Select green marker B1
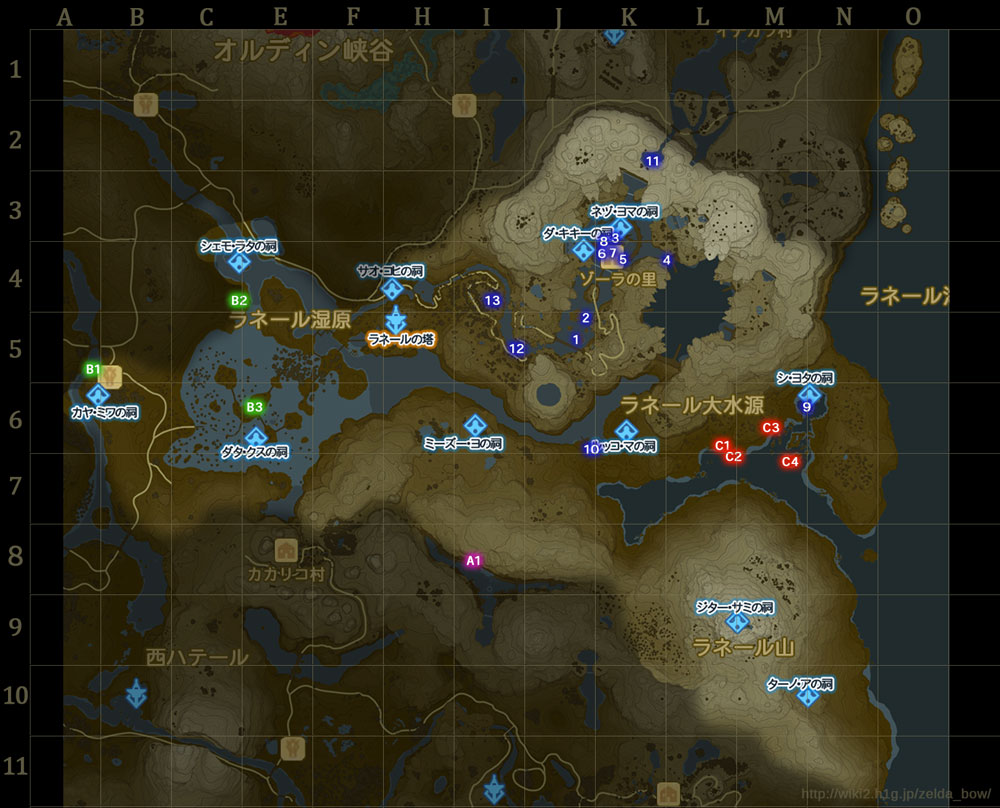This screenshot has height=808, width=1000. click(93, 369)
